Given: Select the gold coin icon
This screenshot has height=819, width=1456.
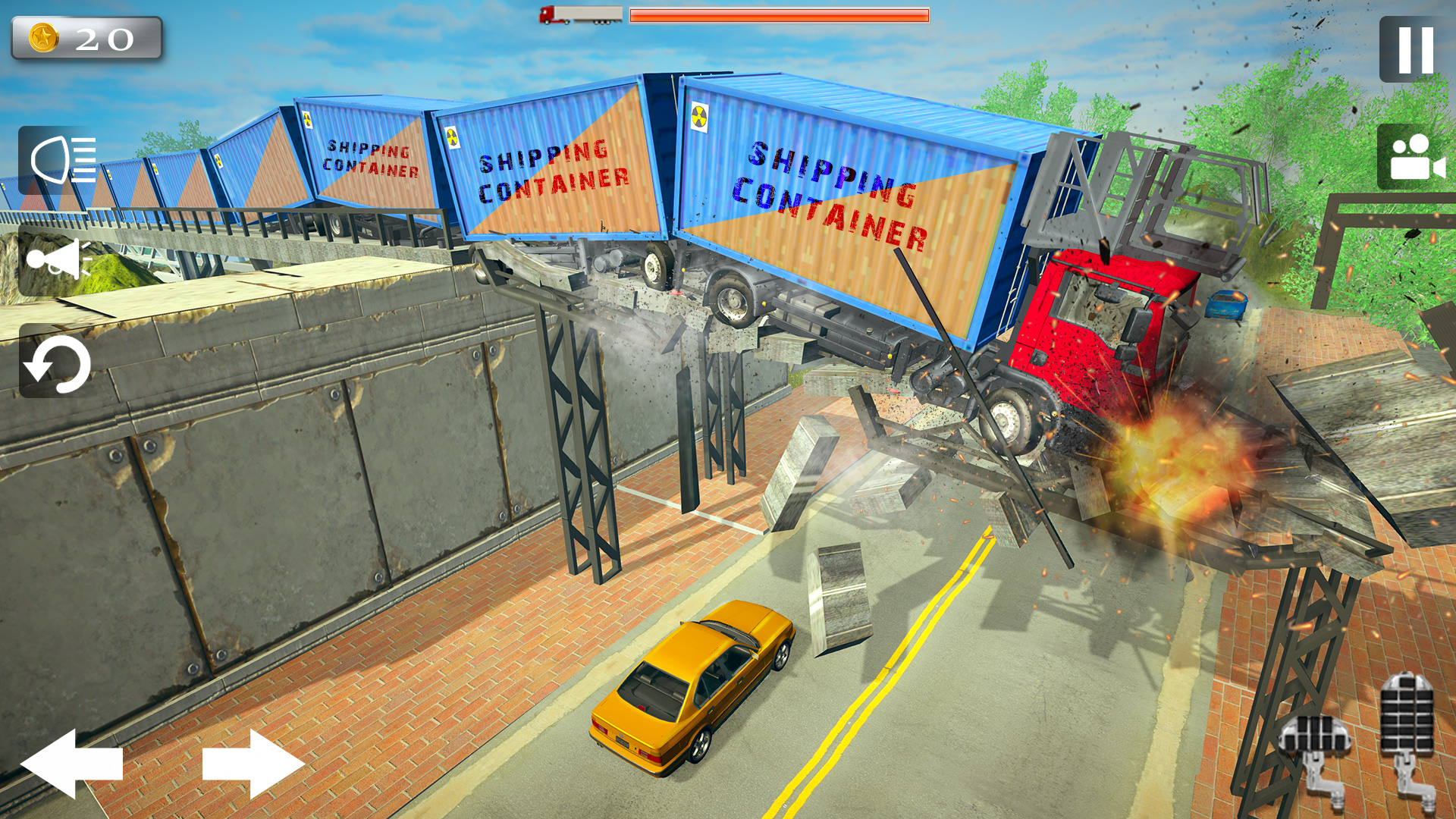Looking at the screenshot, I should tap(43, 36).
